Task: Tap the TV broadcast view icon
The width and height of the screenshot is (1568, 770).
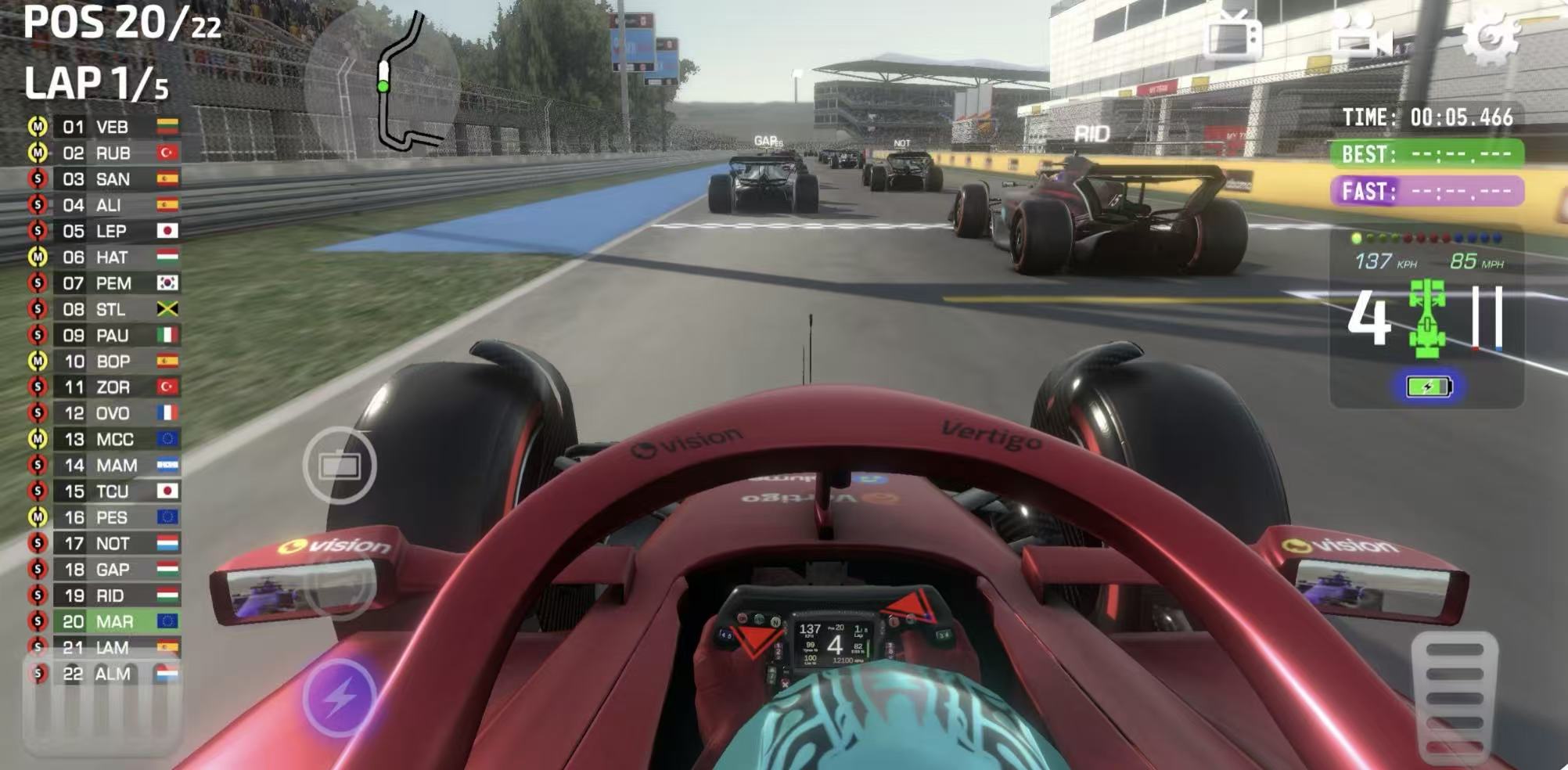Action: pos(1234,35)
